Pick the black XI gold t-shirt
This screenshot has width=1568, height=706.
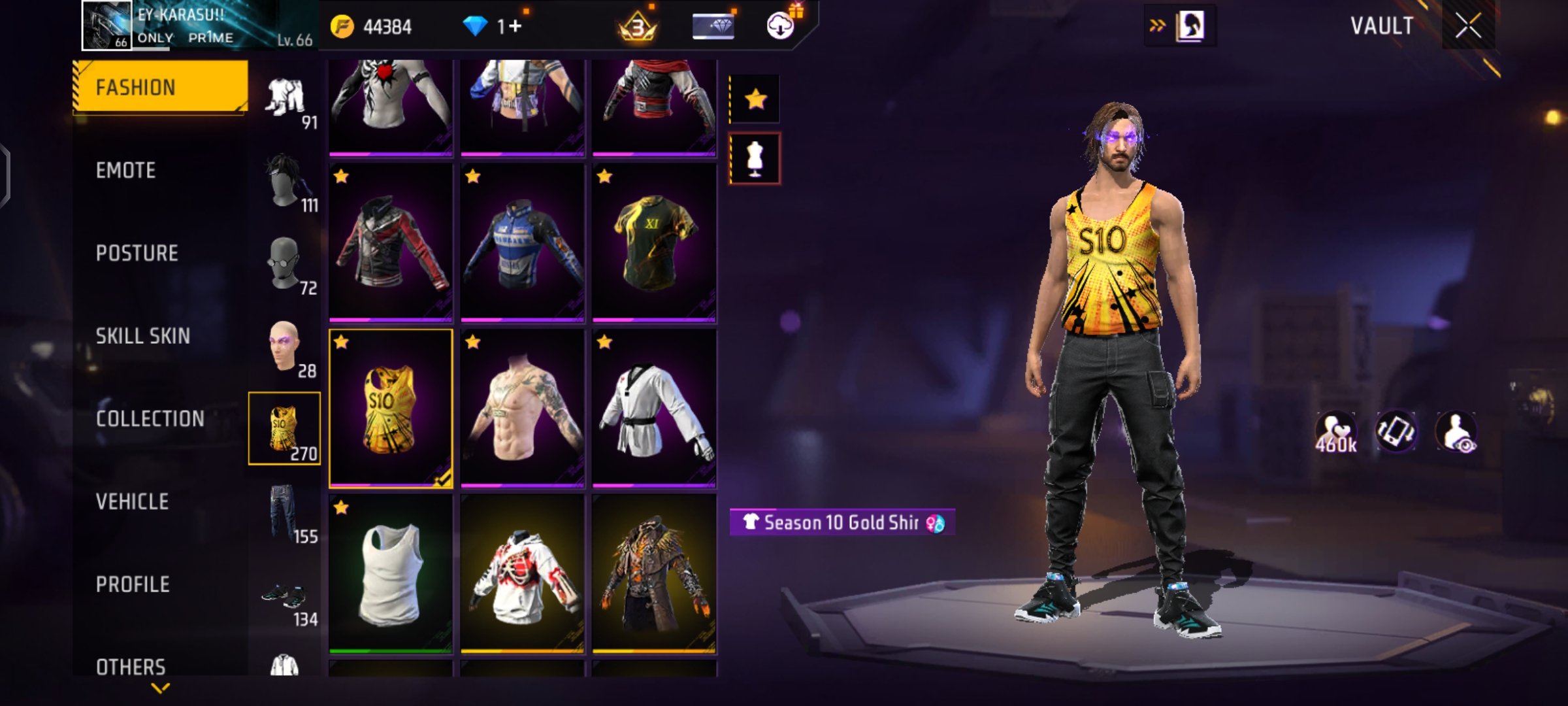654,243
